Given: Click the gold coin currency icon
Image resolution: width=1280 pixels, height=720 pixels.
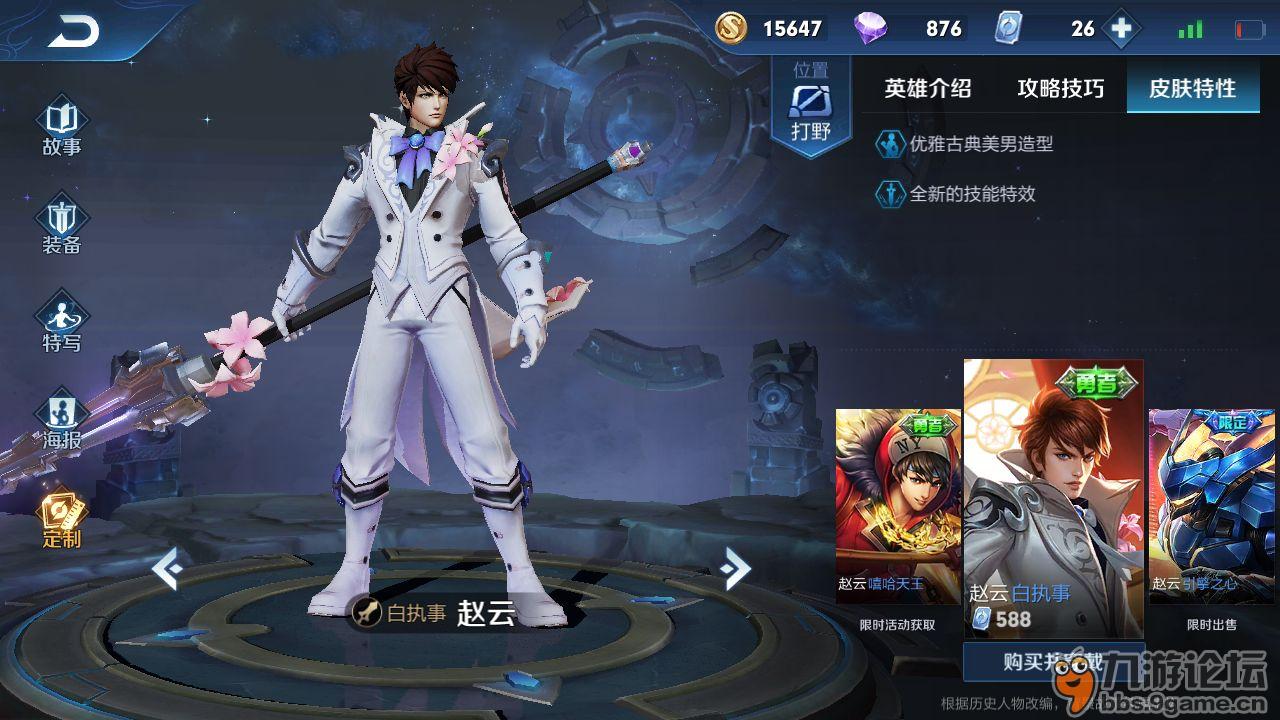Looking at the screenshot, I should 731,29.
